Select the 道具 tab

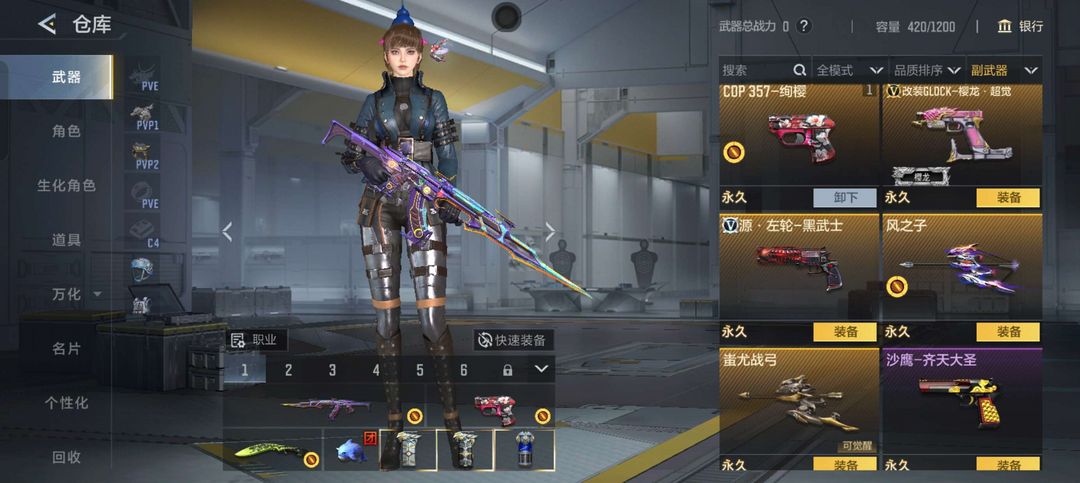(66, 240)
